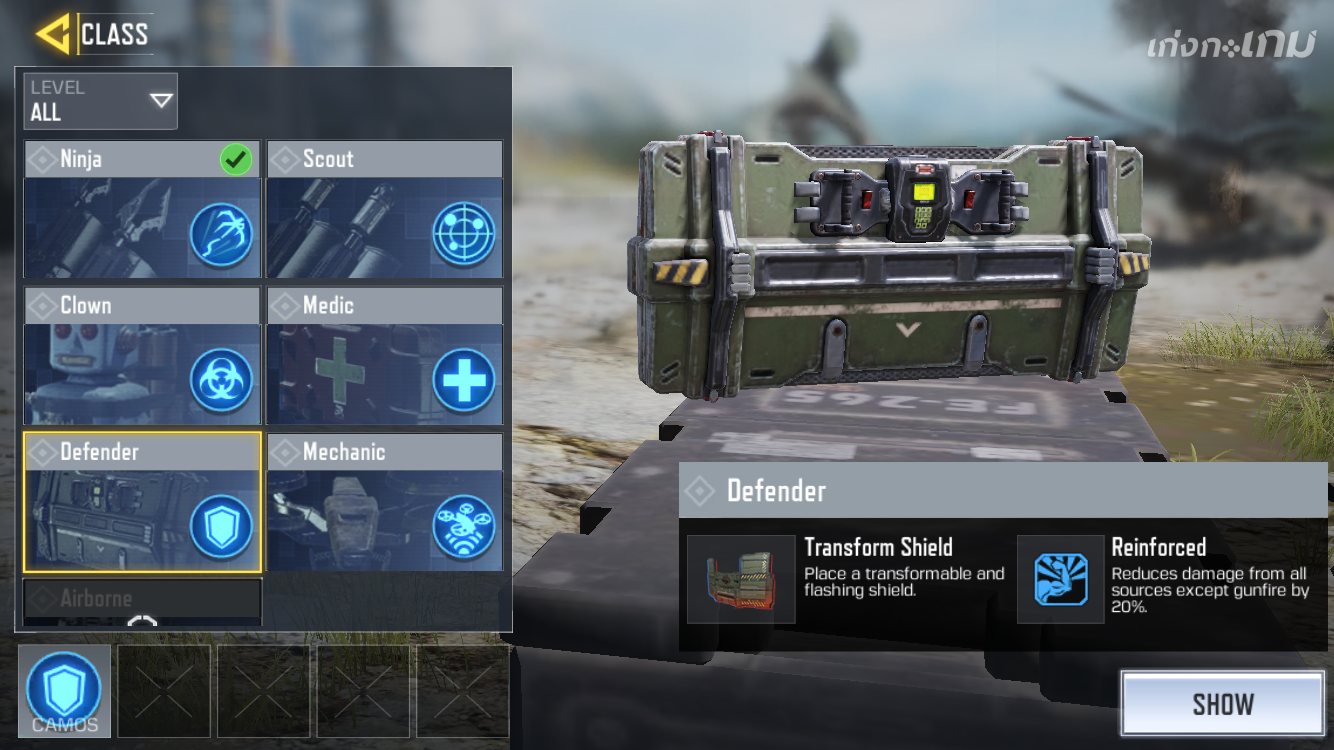Click the SHOW button
The height and width of the screenshot is (750, 1334).
[1222, 704]
